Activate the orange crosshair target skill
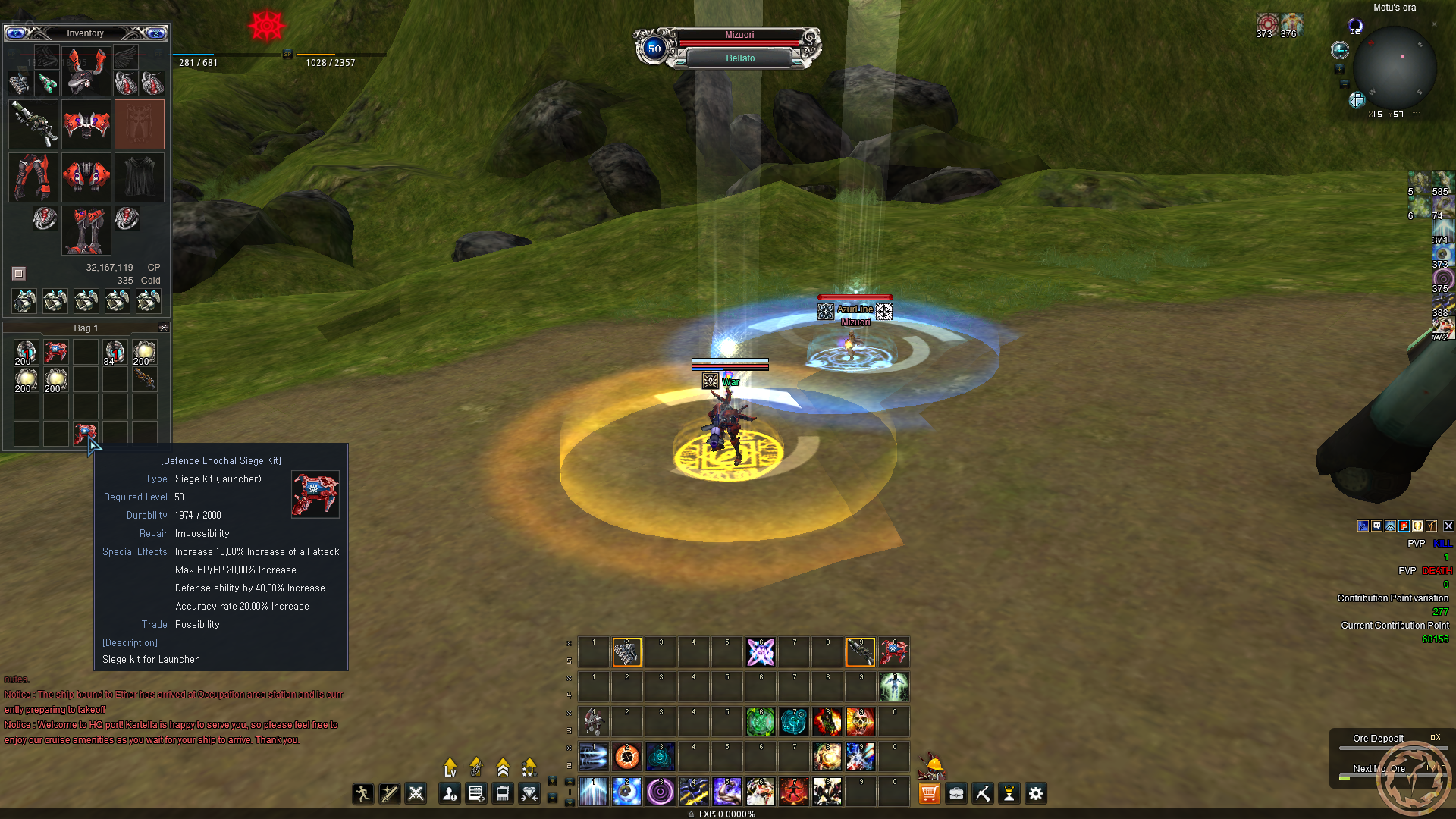Viewport: 1456px width, 819px height. coord(627,757)
